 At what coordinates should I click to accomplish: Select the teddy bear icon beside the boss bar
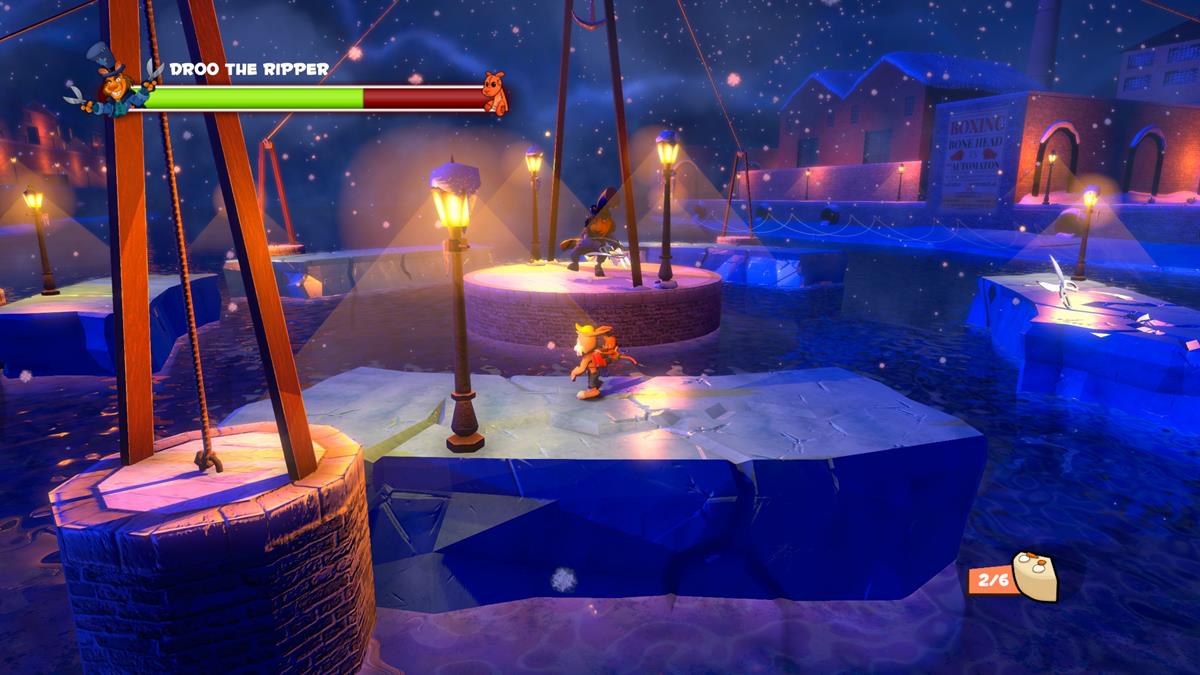(x=495, y=91)
